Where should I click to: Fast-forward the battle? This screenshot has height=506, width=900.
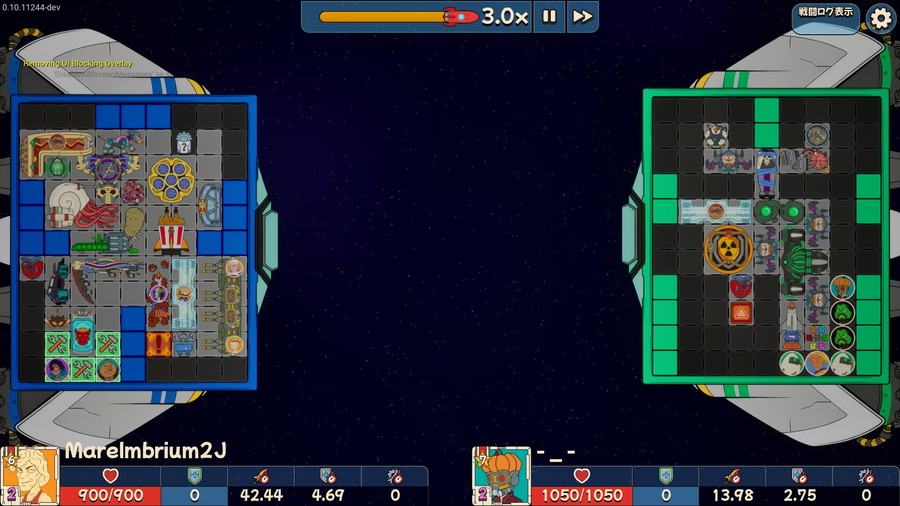(582, 16)
